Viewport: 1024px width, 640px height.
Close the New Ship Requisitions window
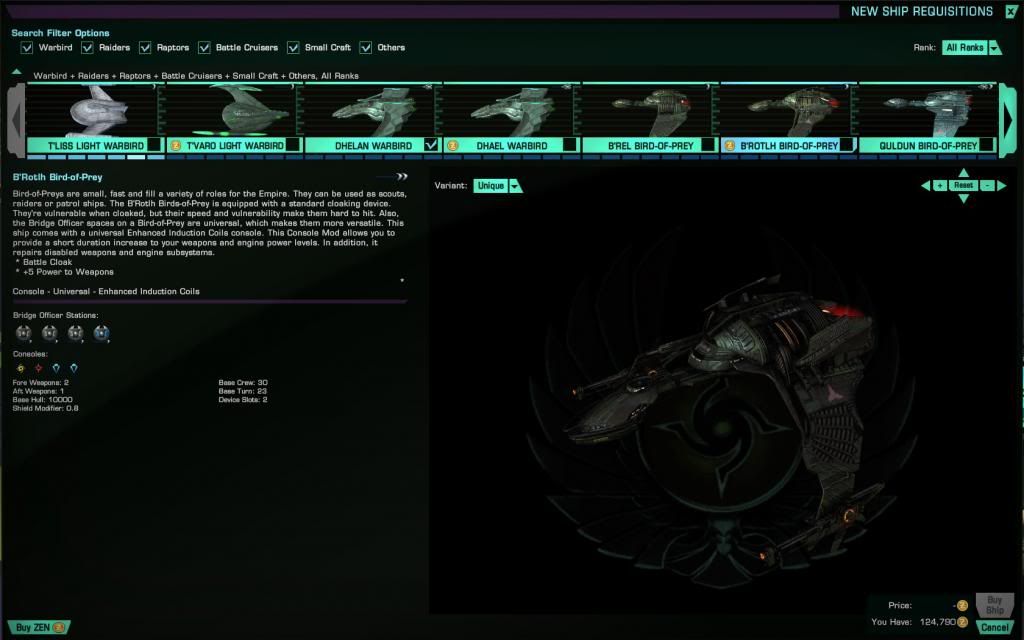click(x=1011, y=12)
